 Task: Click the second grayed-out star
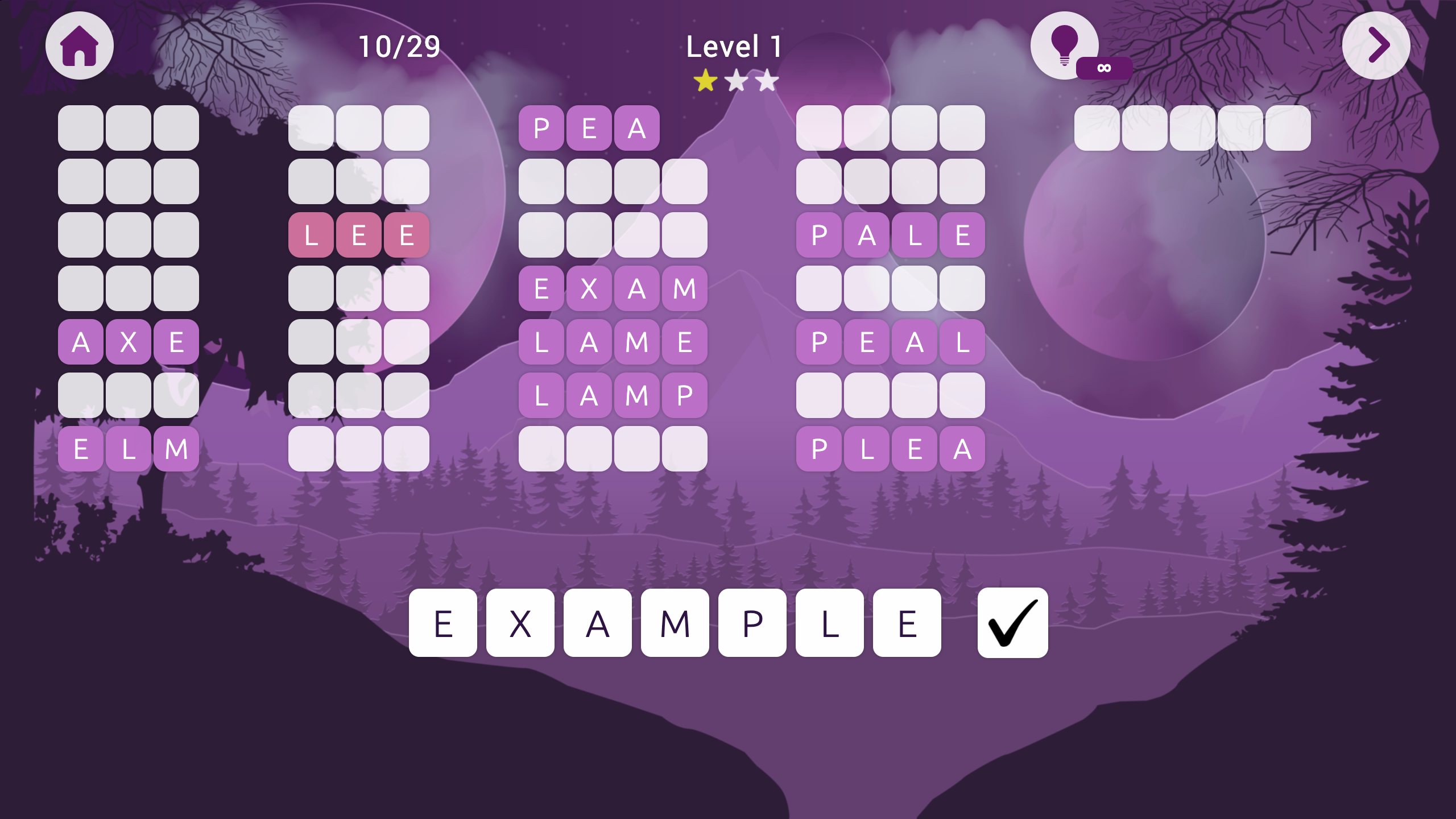pyautogui.click(x=735, y=81)
